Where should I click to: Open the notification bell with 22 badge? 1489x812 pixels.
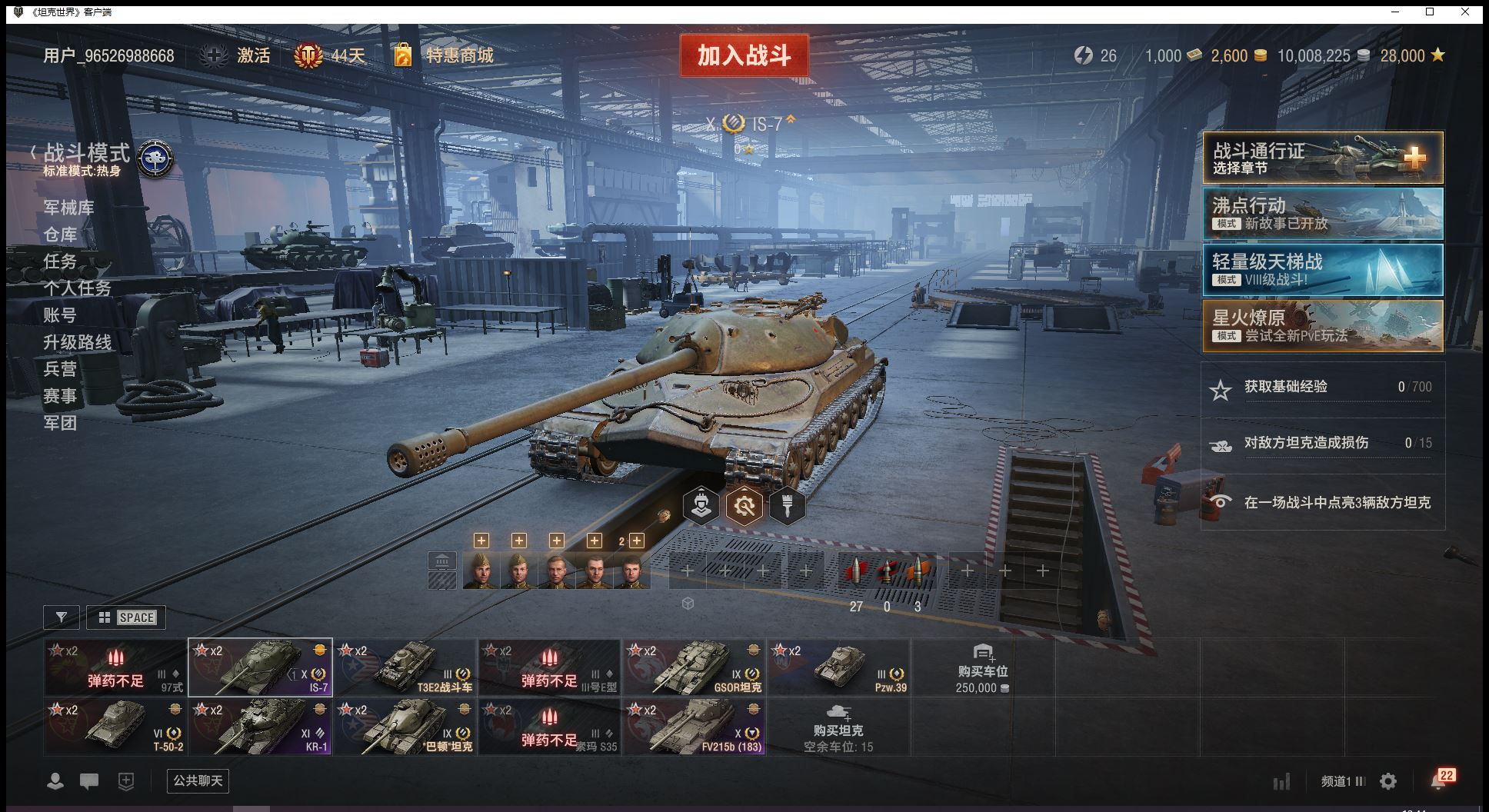[x=1439, y=780]
